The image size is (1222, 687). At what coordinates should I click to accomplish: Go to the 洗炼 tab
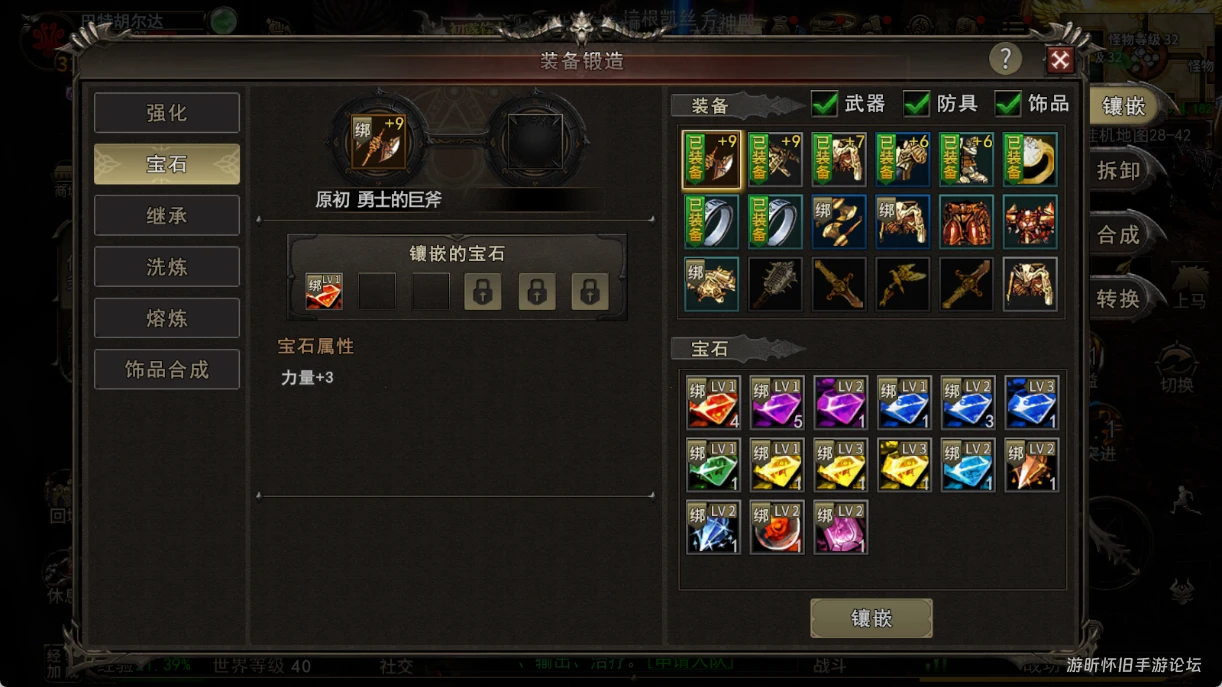point(167,267)
